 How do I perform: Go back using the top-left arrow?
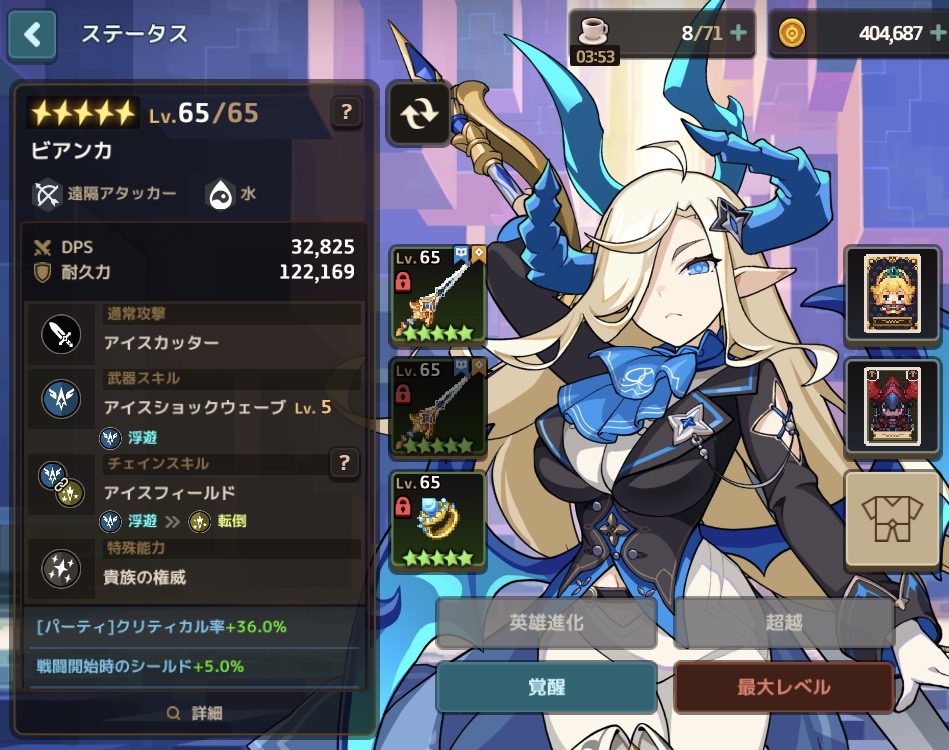(x=33, y=35)
